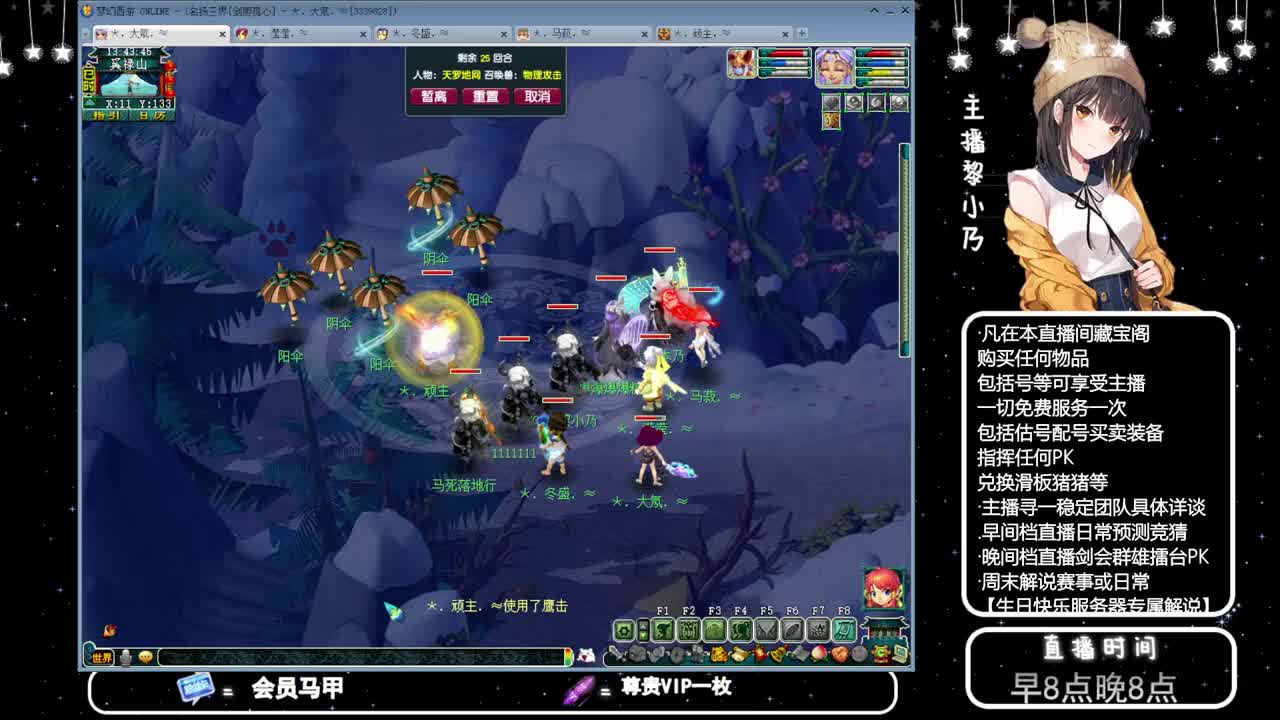Click the up-down stepper beside battle command icons

click(642, 629)
